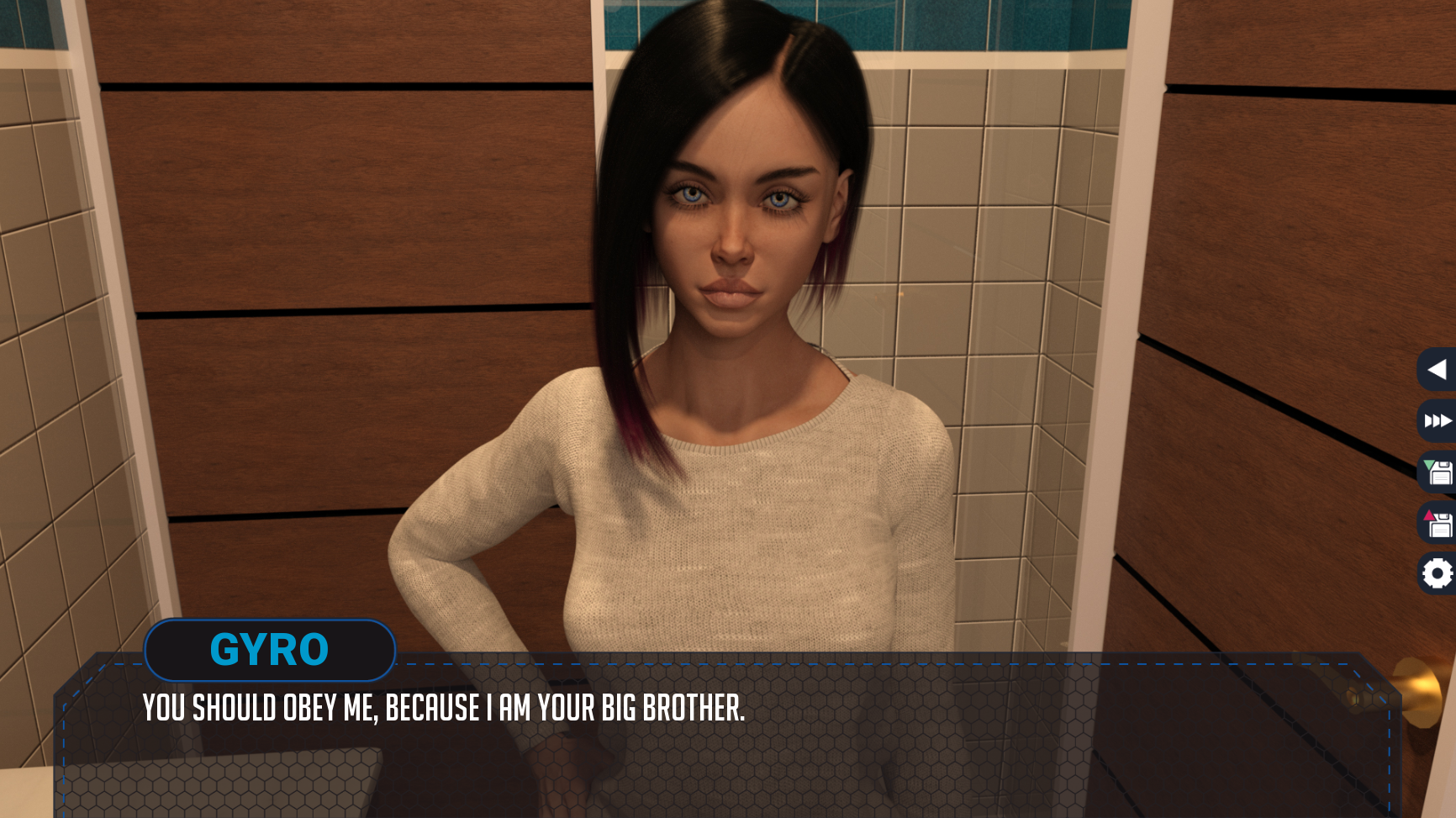Click the floppy disk icon with green arrow

[1438, 472]
